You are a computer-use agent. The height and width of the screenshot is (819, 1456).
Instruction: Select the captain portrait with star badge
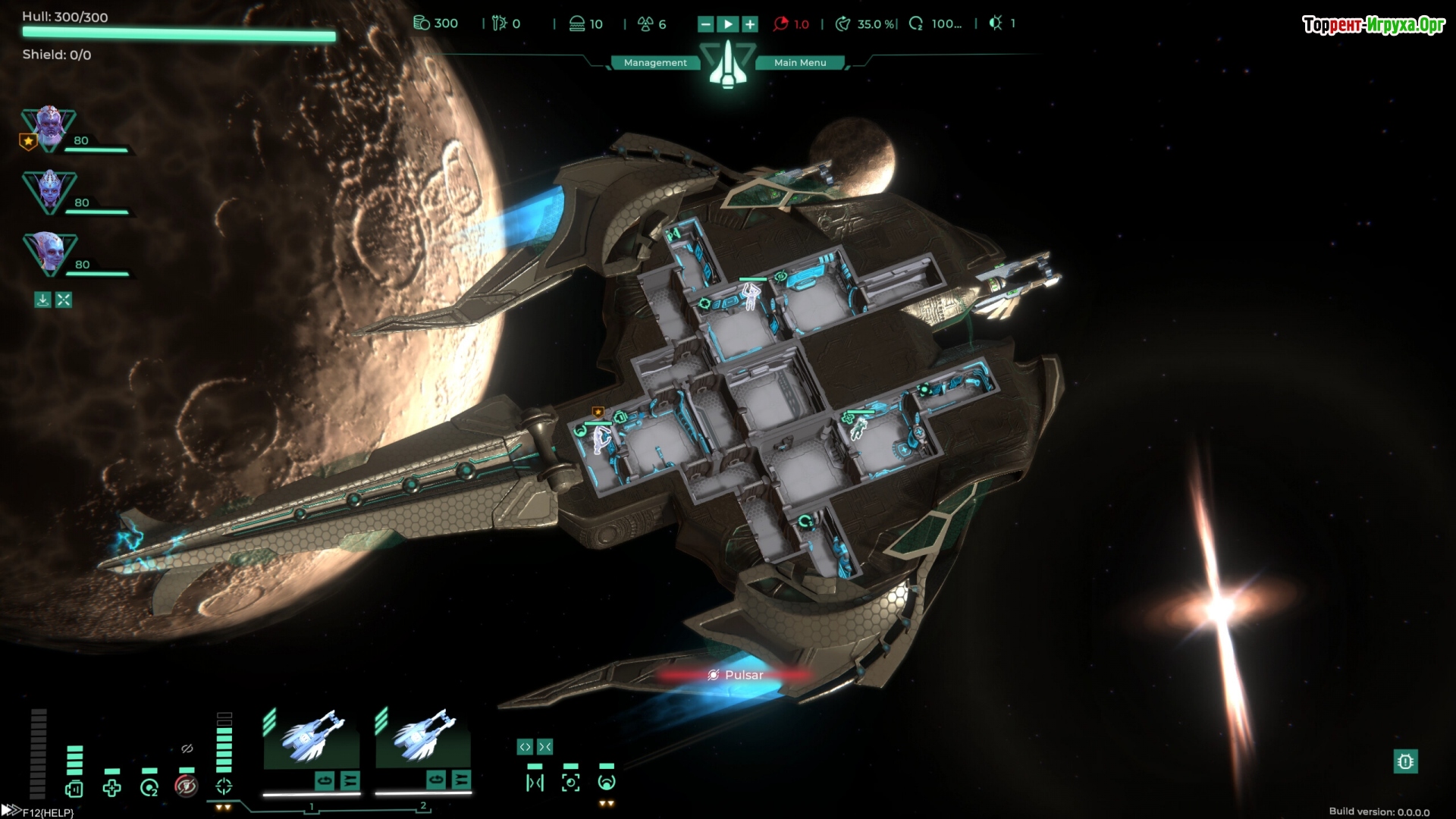coord(49,127)
